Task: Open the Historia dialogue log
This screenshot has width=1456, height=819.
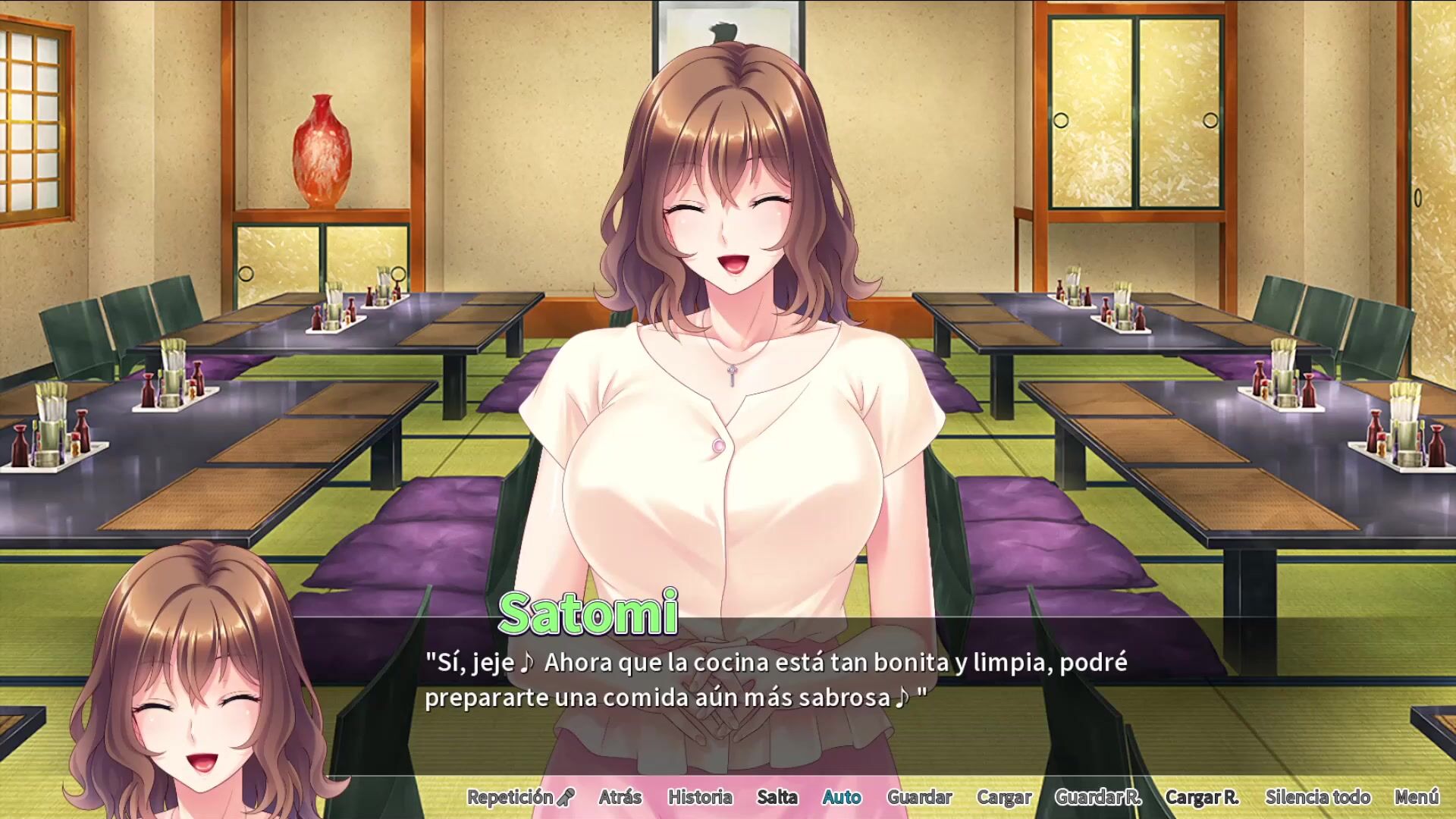Action: [x=699, y=797]
